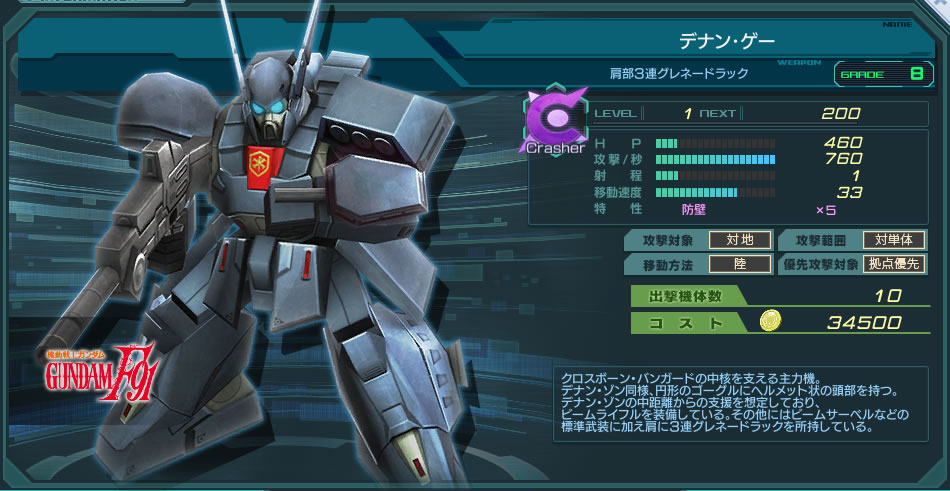Open the 拠点優先 priority target box
Screen dimensions: 950x491
point(895,264)
